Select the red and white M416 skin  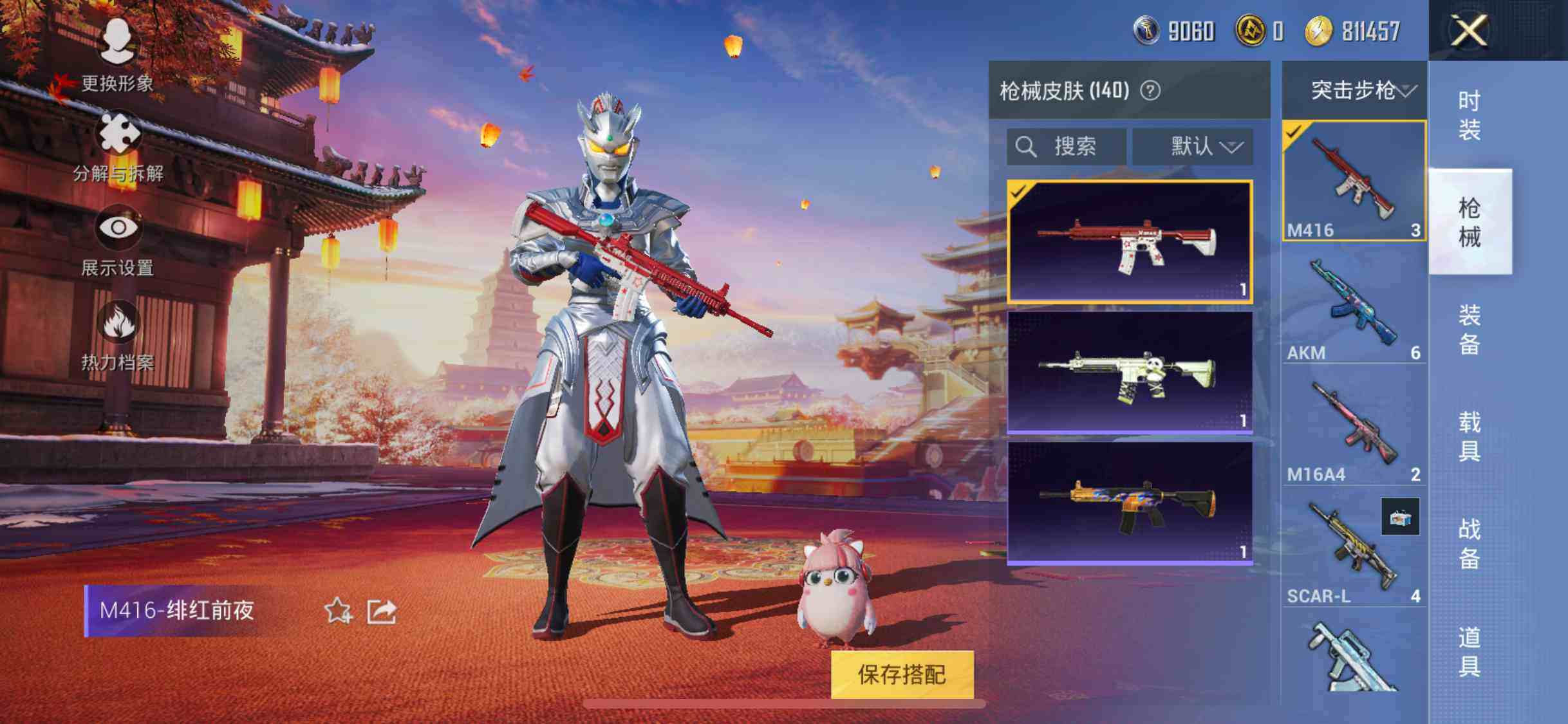[x=1130, y=241]
